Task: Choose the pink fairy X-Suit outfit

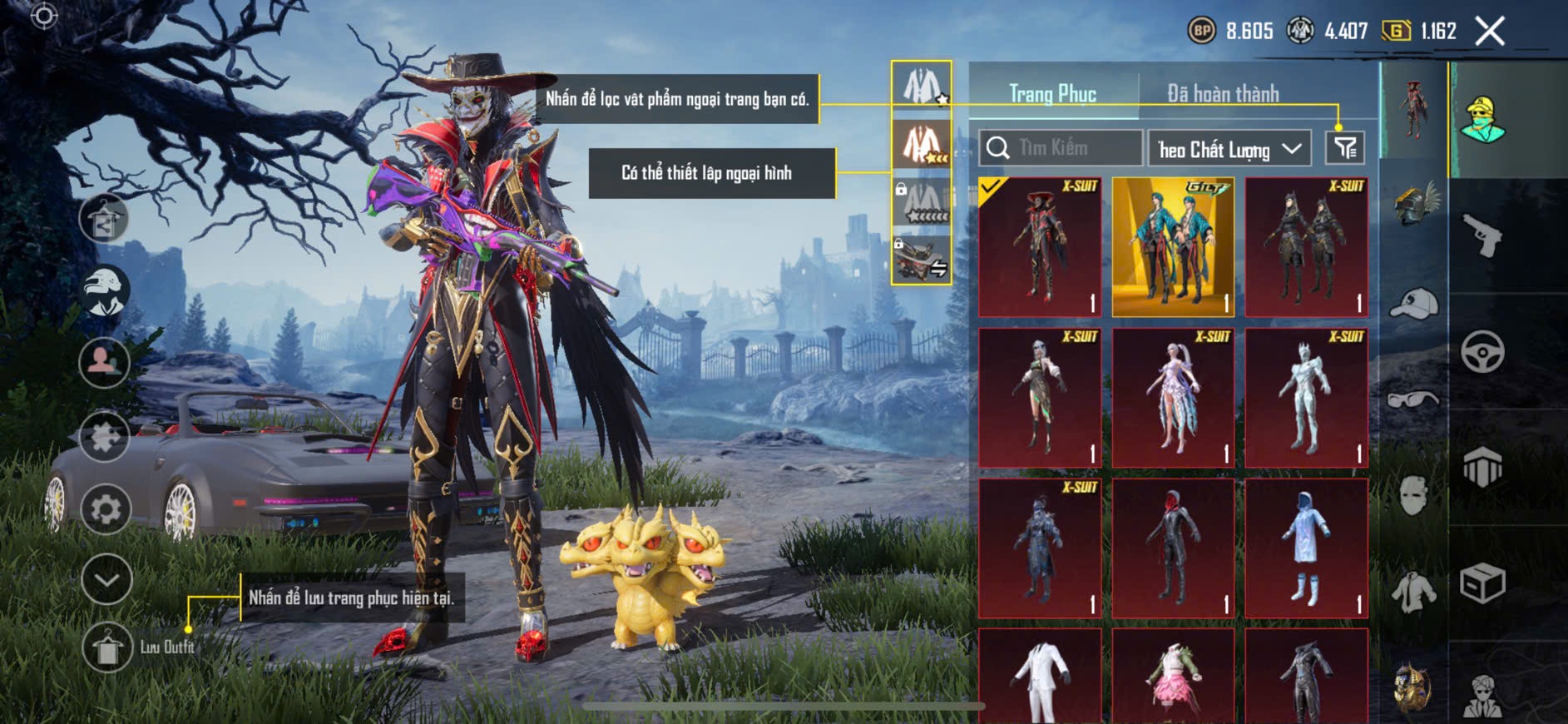Action: tap(1173, 398)
